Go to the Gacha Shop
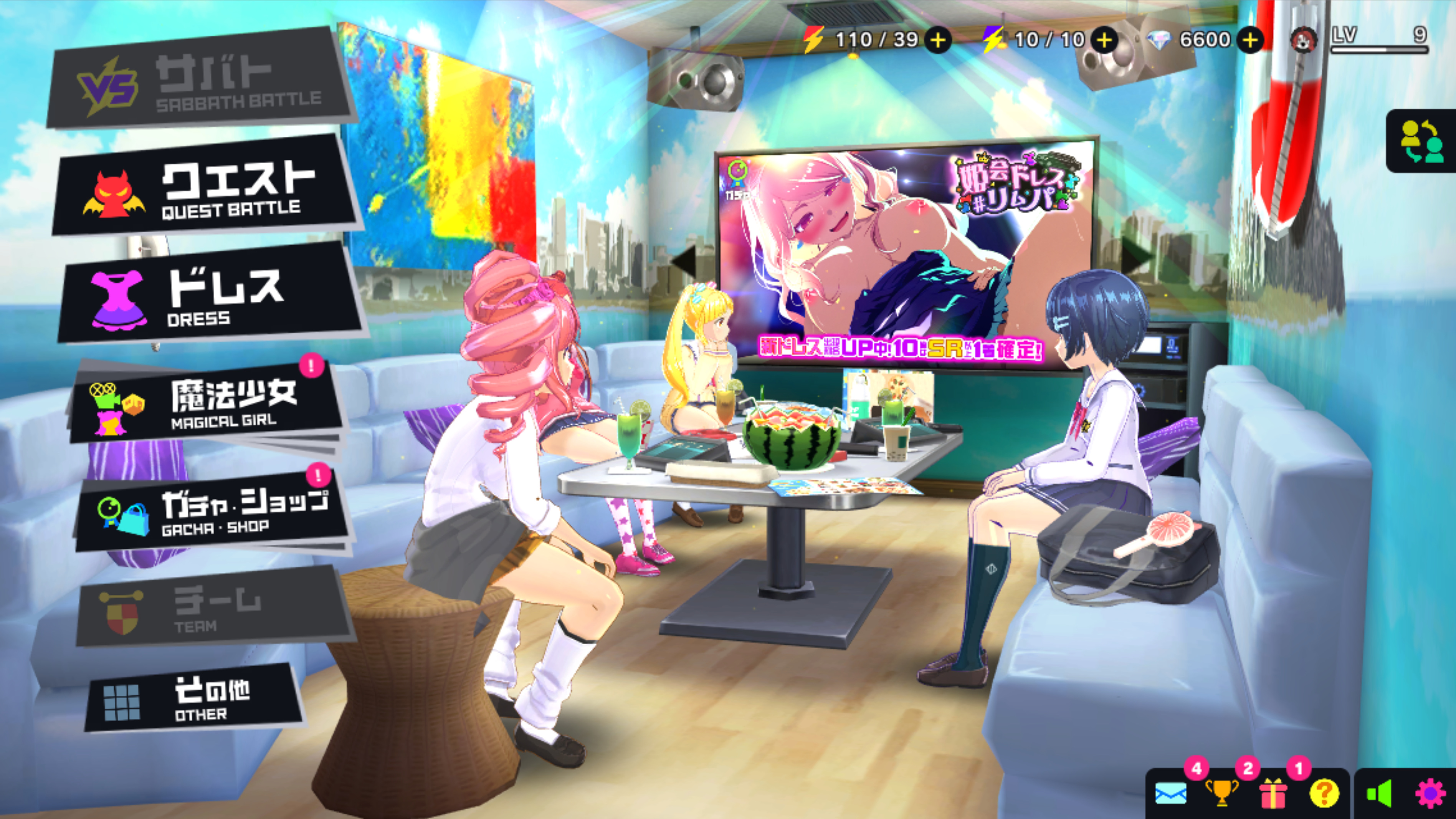This screenshot has width=1456, height=819. pyautogui.click(x=212, y=511)
